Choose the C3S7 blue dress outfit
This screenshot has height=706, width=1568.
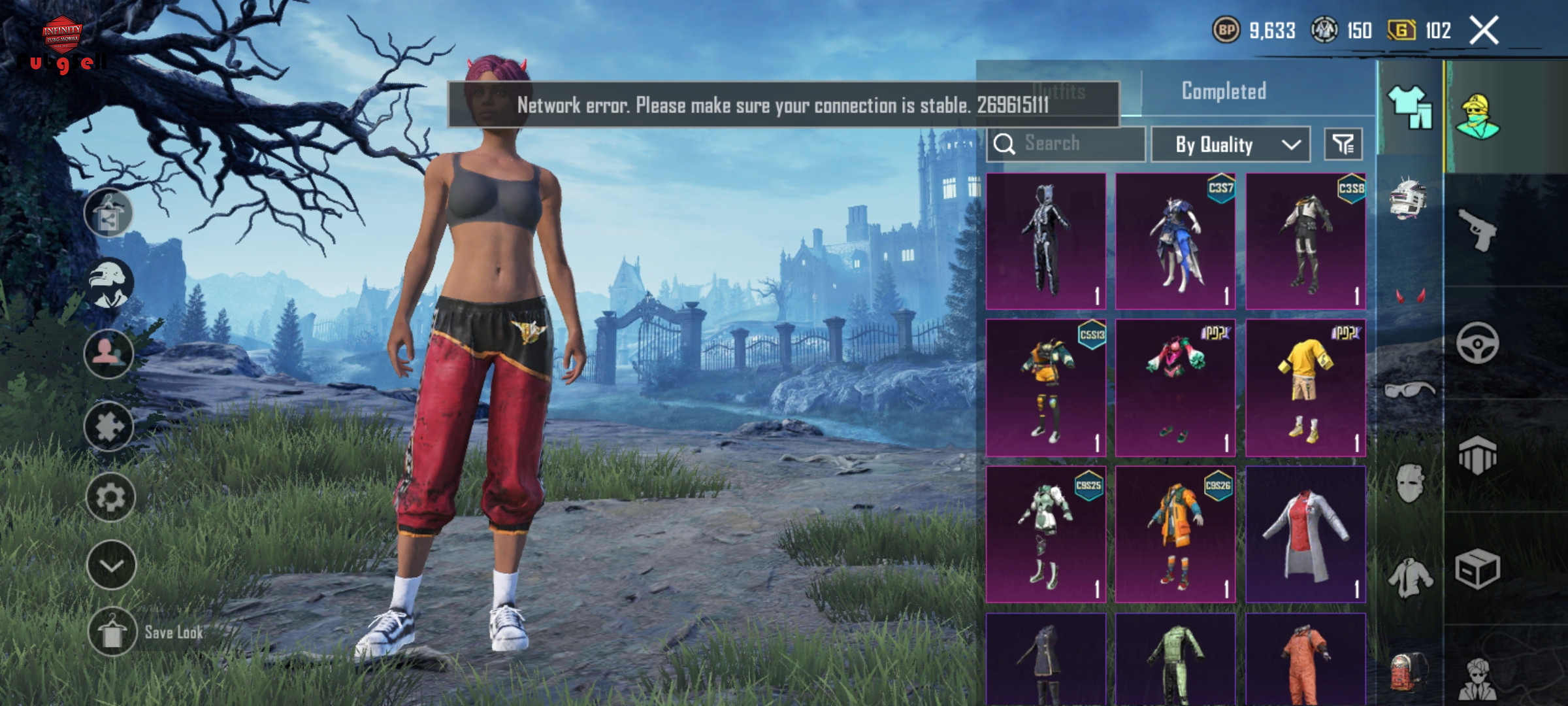coord(1175,241)
